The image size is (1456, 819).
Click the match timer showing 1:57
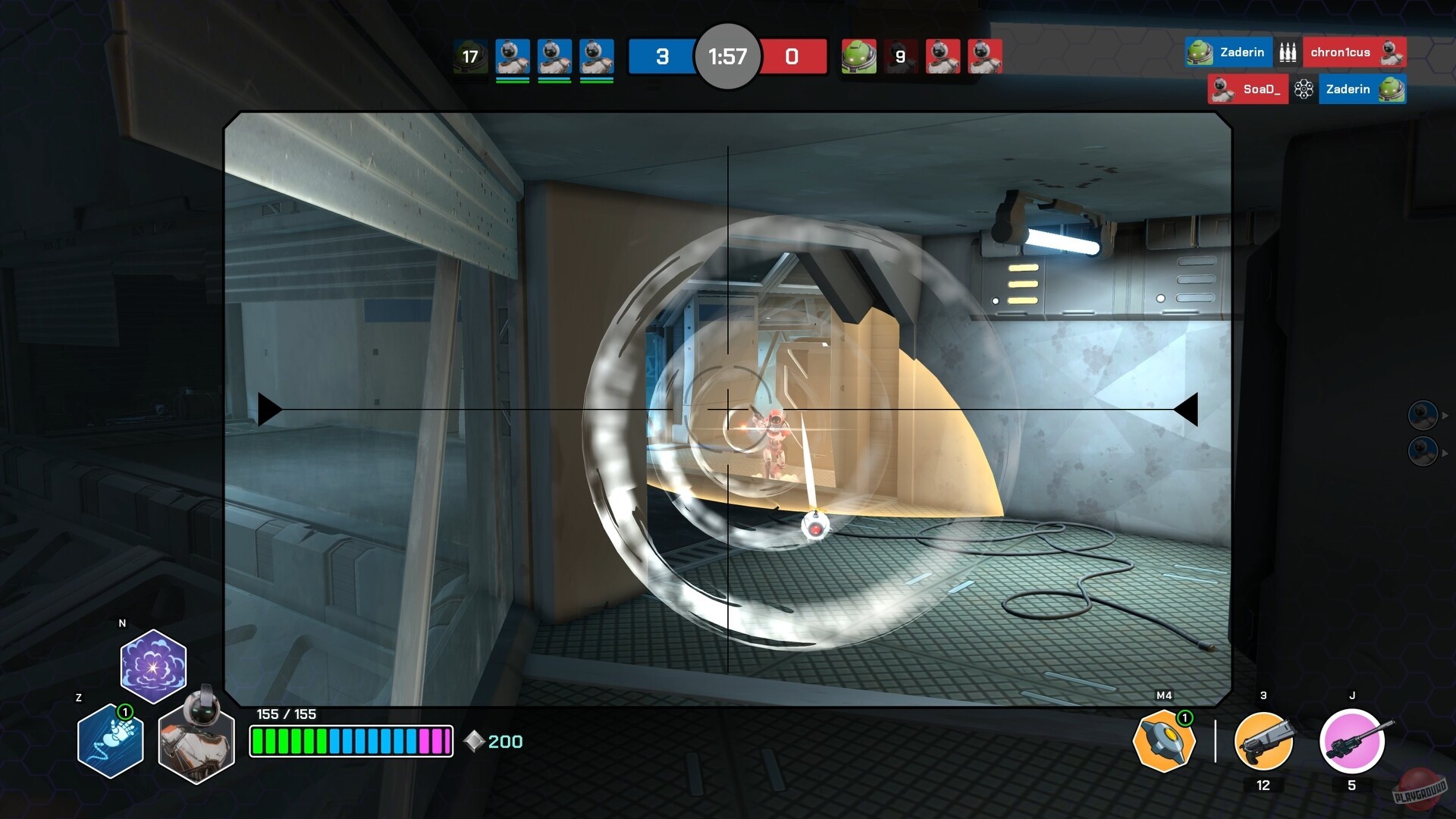tap(727, 56)
